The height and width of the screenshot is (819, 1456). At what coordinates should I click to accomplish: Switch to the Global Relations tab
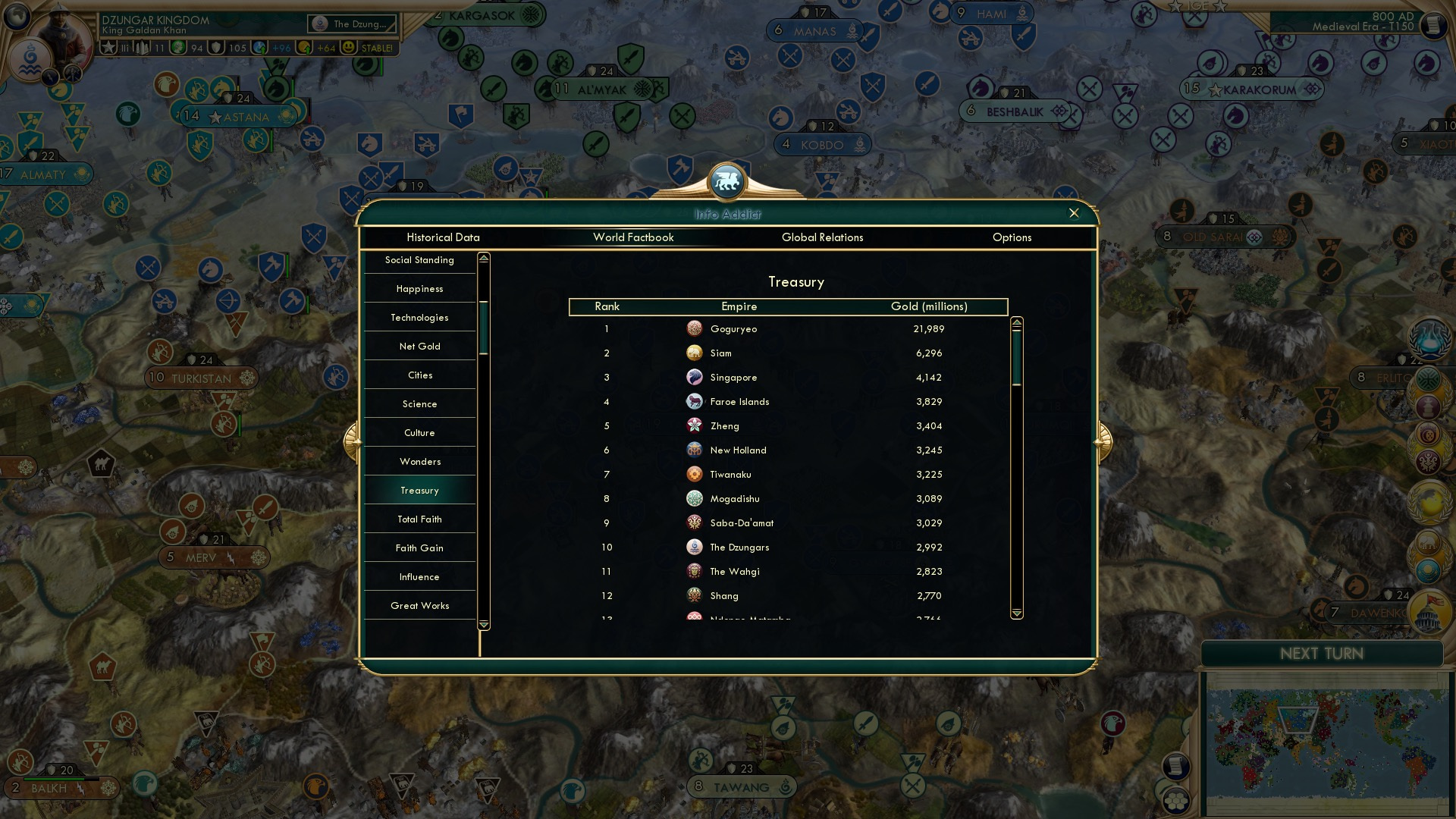pyautogui.click(x=823, y=237)
